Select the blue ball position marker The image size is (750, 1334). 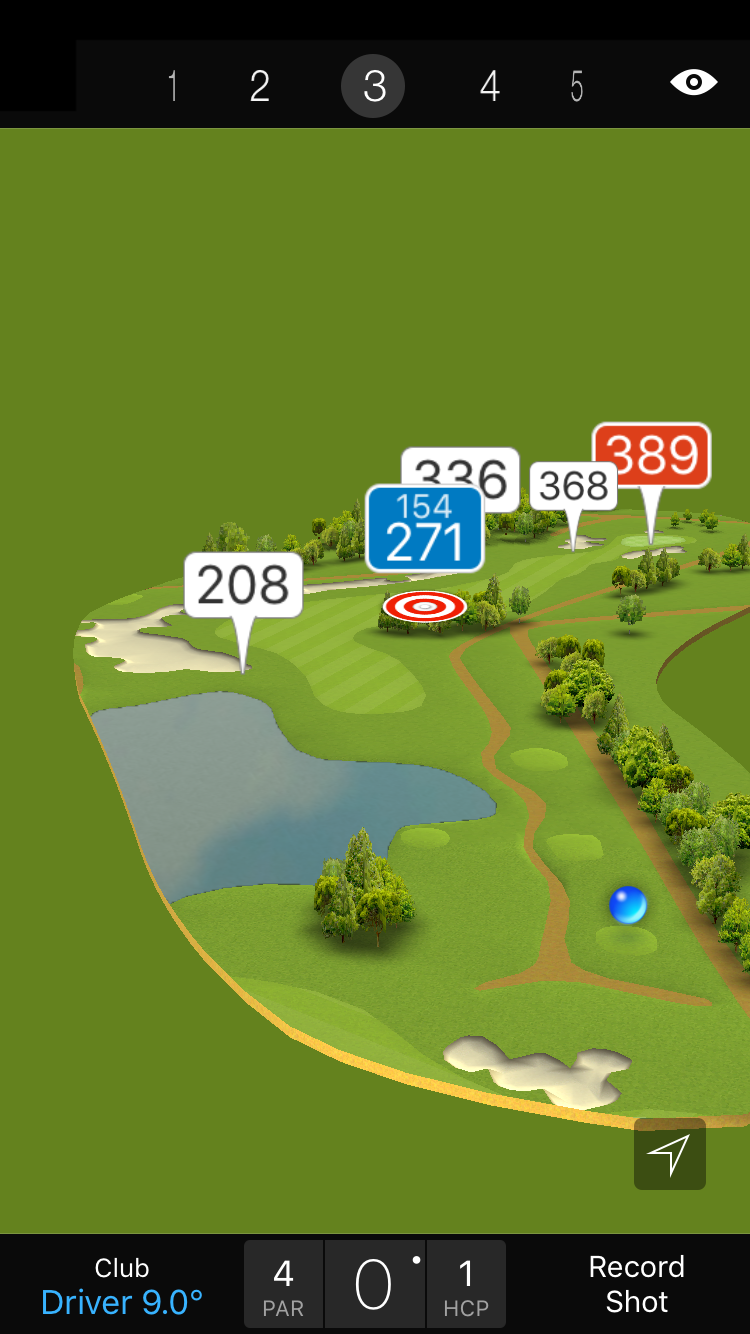[x=628, y=904]
